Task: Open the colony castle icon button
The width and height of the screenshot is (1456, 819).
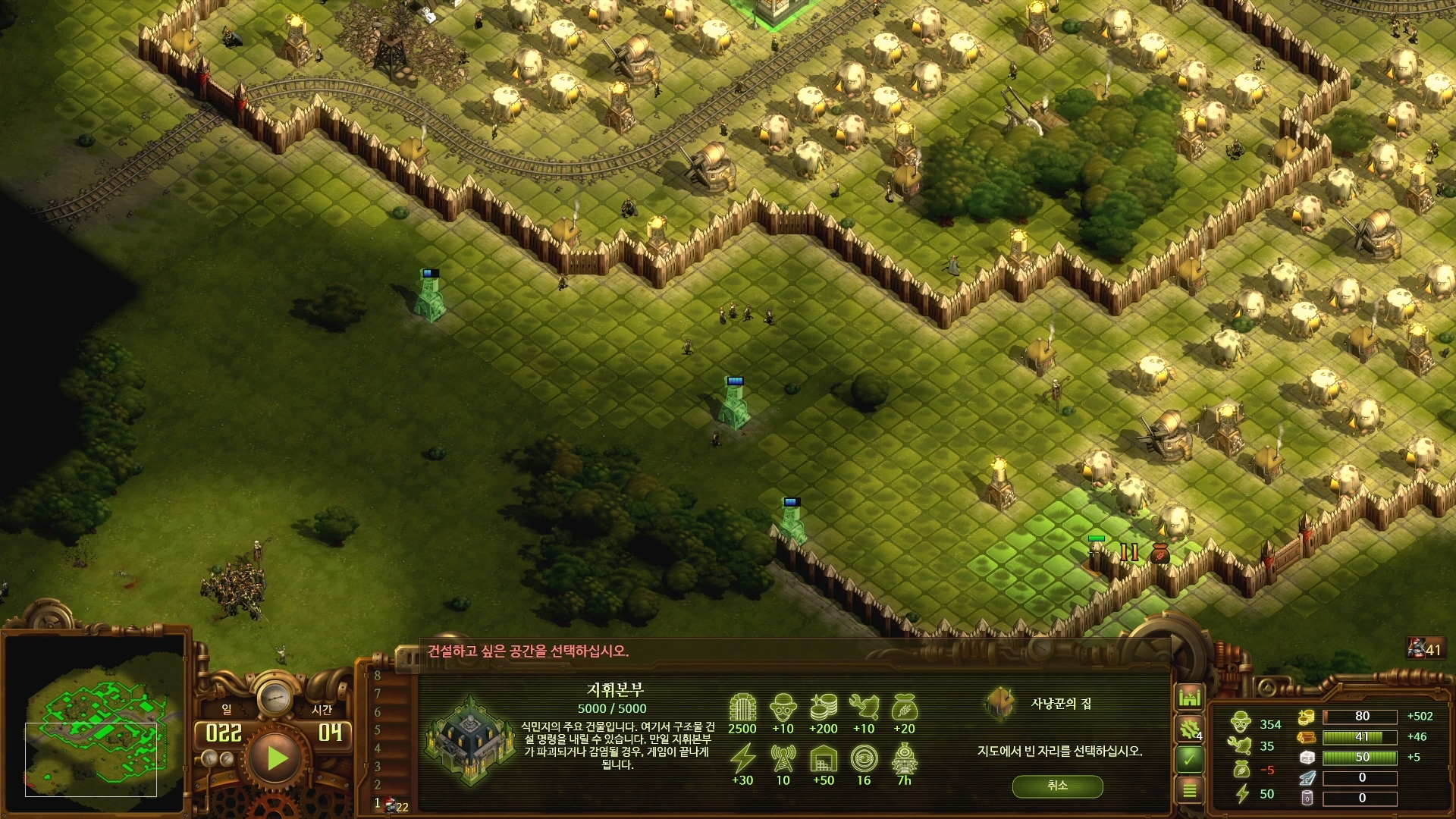Action: click(1189, 696)
